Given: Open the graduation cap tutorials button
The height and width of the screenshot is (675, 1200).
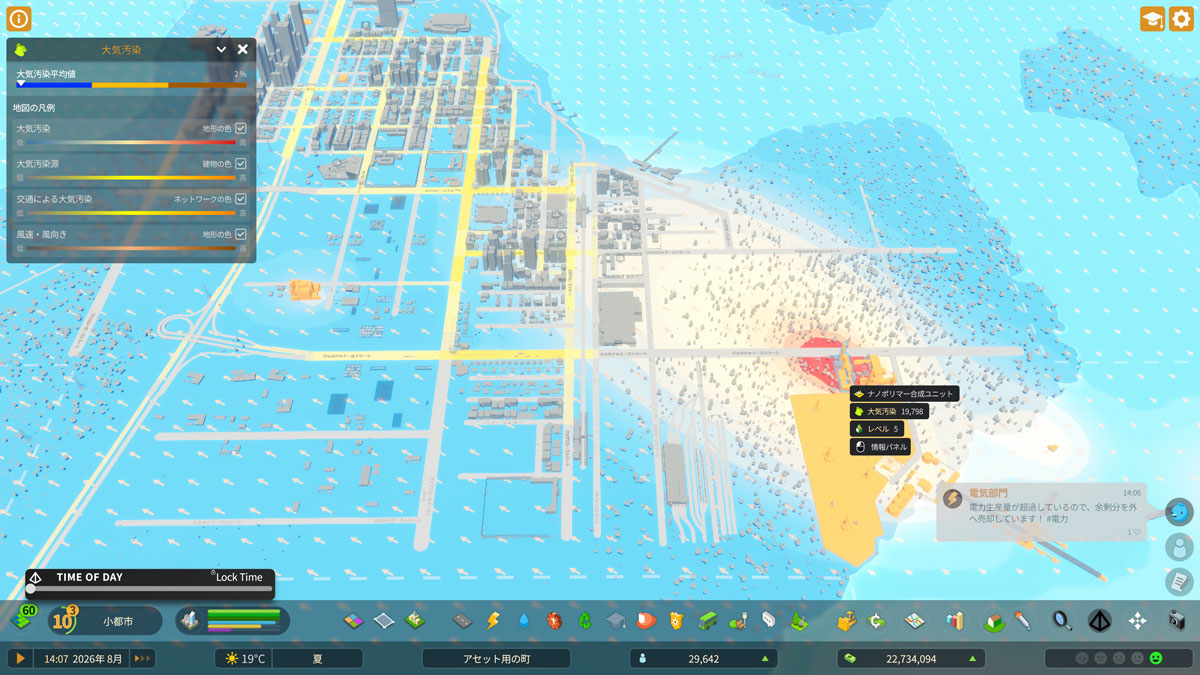Looking at the screenshot, I should 1152,19.
